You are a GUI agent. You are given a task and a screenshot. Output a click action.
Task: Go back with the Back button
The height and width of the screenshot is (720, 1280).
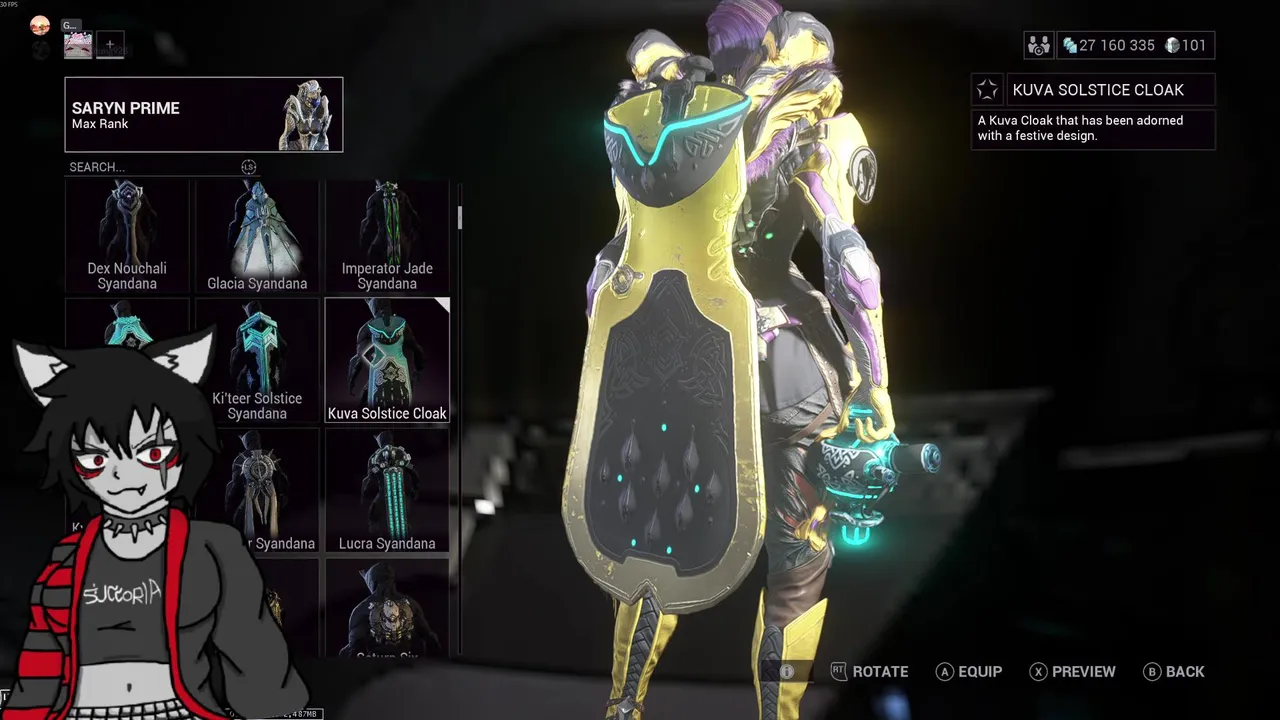point(1173,672)
